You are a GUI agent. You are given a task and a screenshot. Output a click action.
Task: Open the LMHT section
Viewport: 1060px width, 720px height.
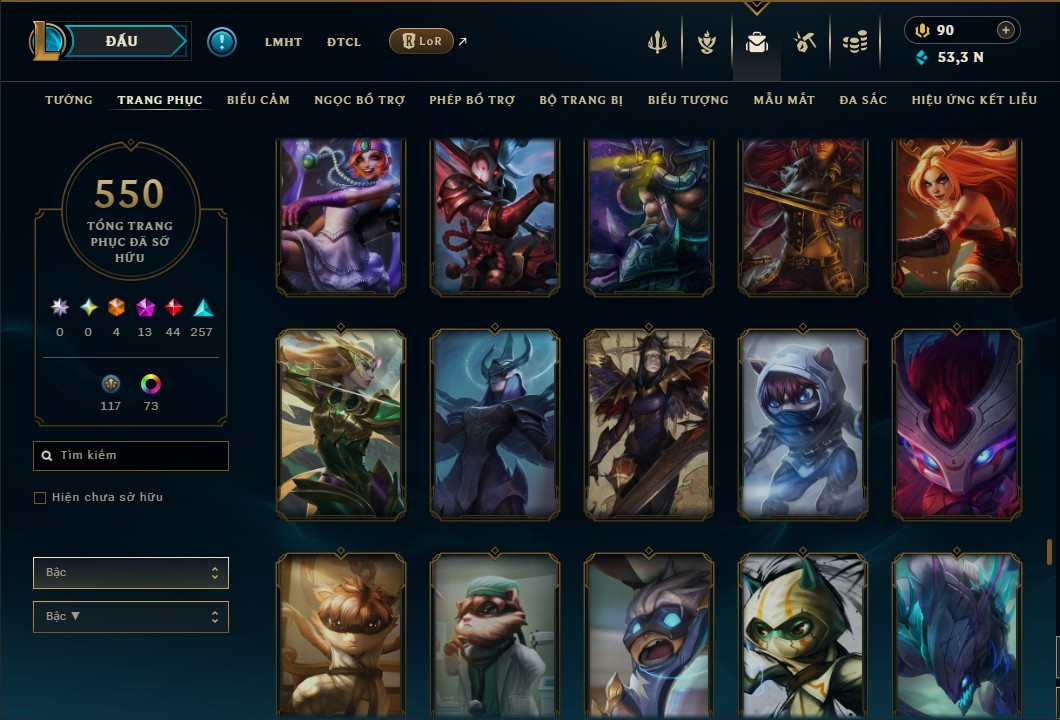283,42
